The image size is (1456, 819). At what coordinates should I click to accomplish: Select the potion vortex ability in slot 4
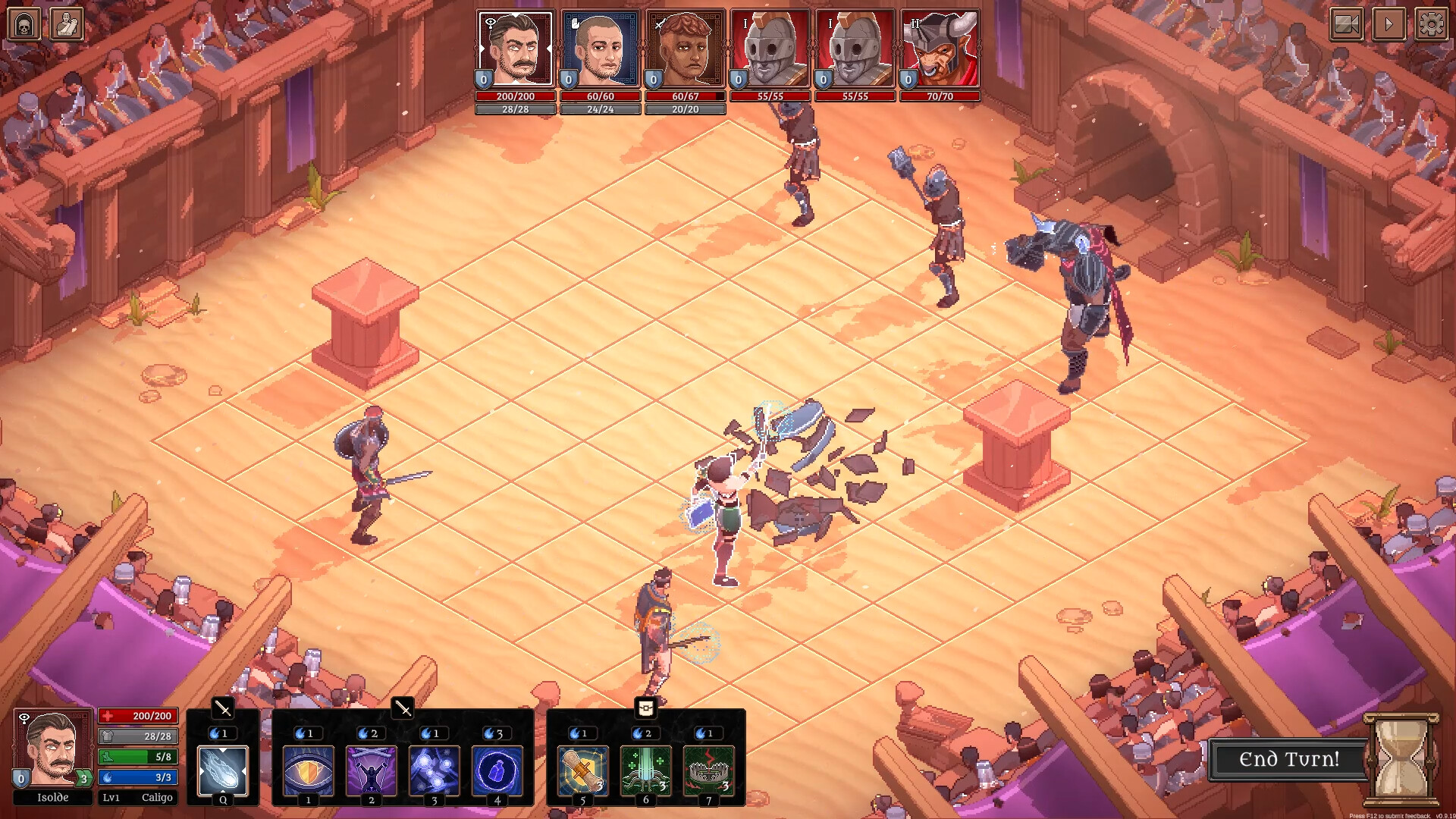(497, 771)
